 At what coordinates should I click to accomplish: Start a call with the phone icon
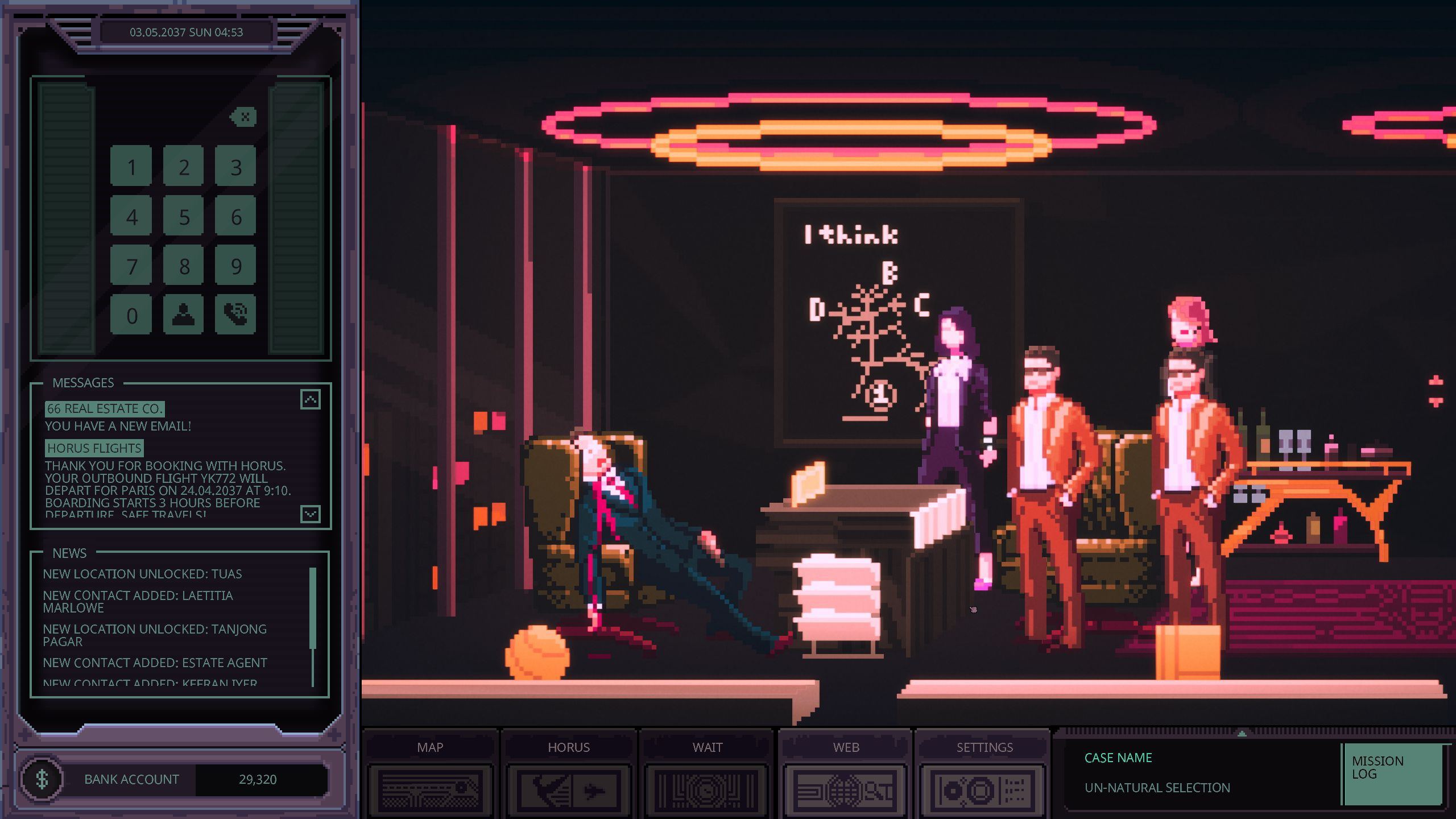click(x=236, y=315)
